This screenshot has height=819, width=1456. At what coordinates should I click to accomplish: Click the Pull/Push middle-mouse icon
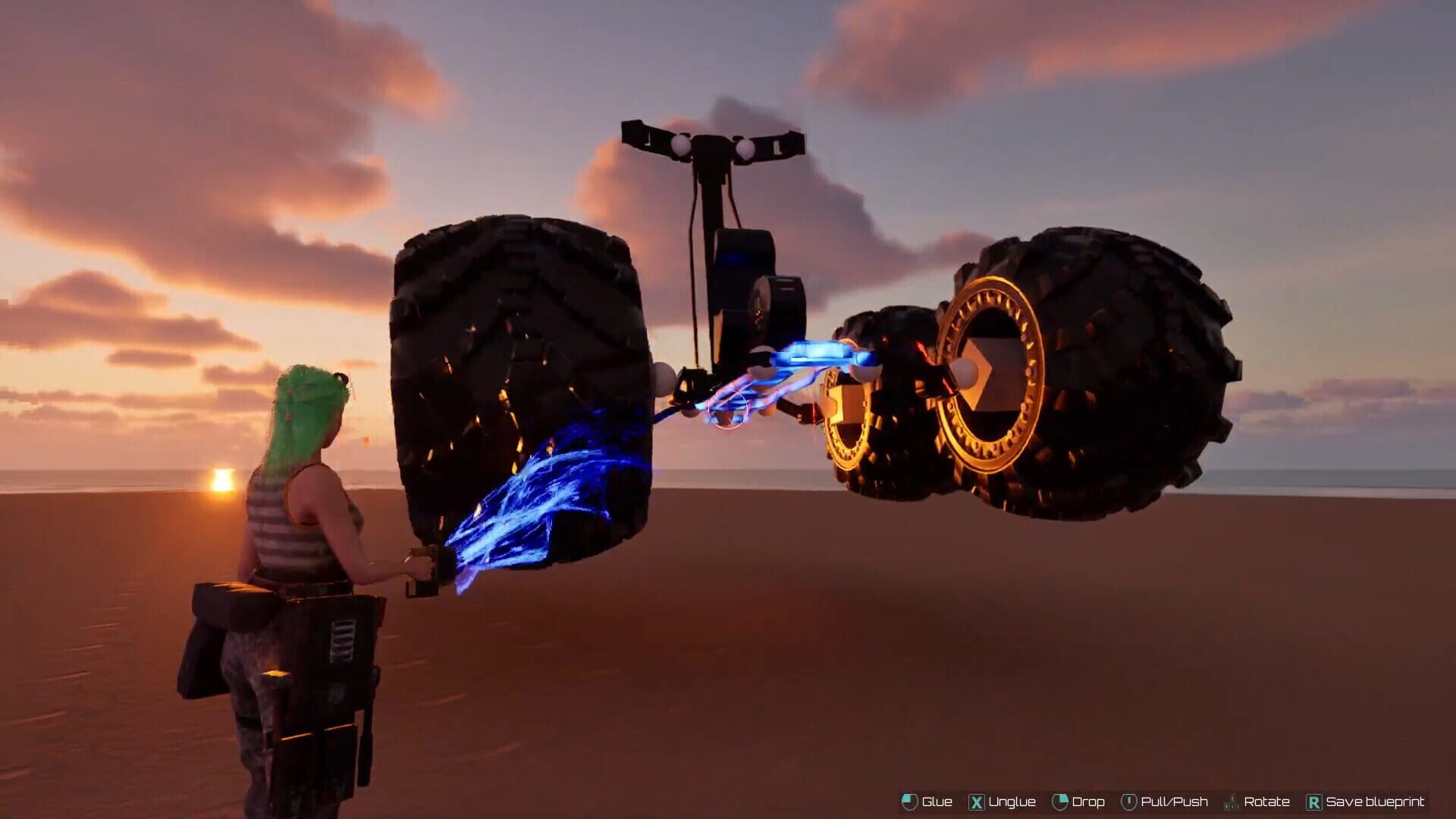1129,802
